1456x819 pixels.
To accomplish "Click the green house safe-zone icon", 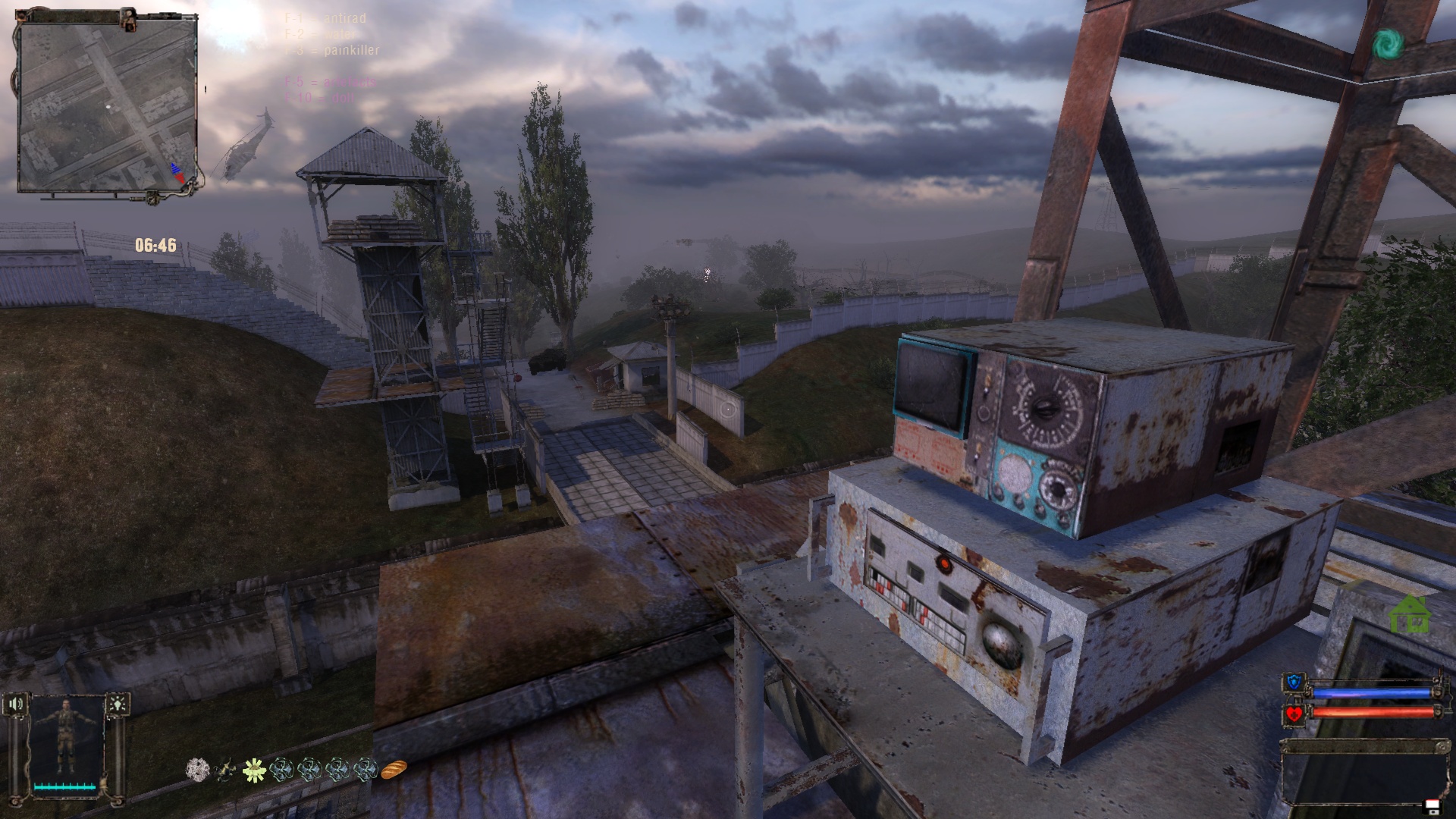I will click(1409, 614).
